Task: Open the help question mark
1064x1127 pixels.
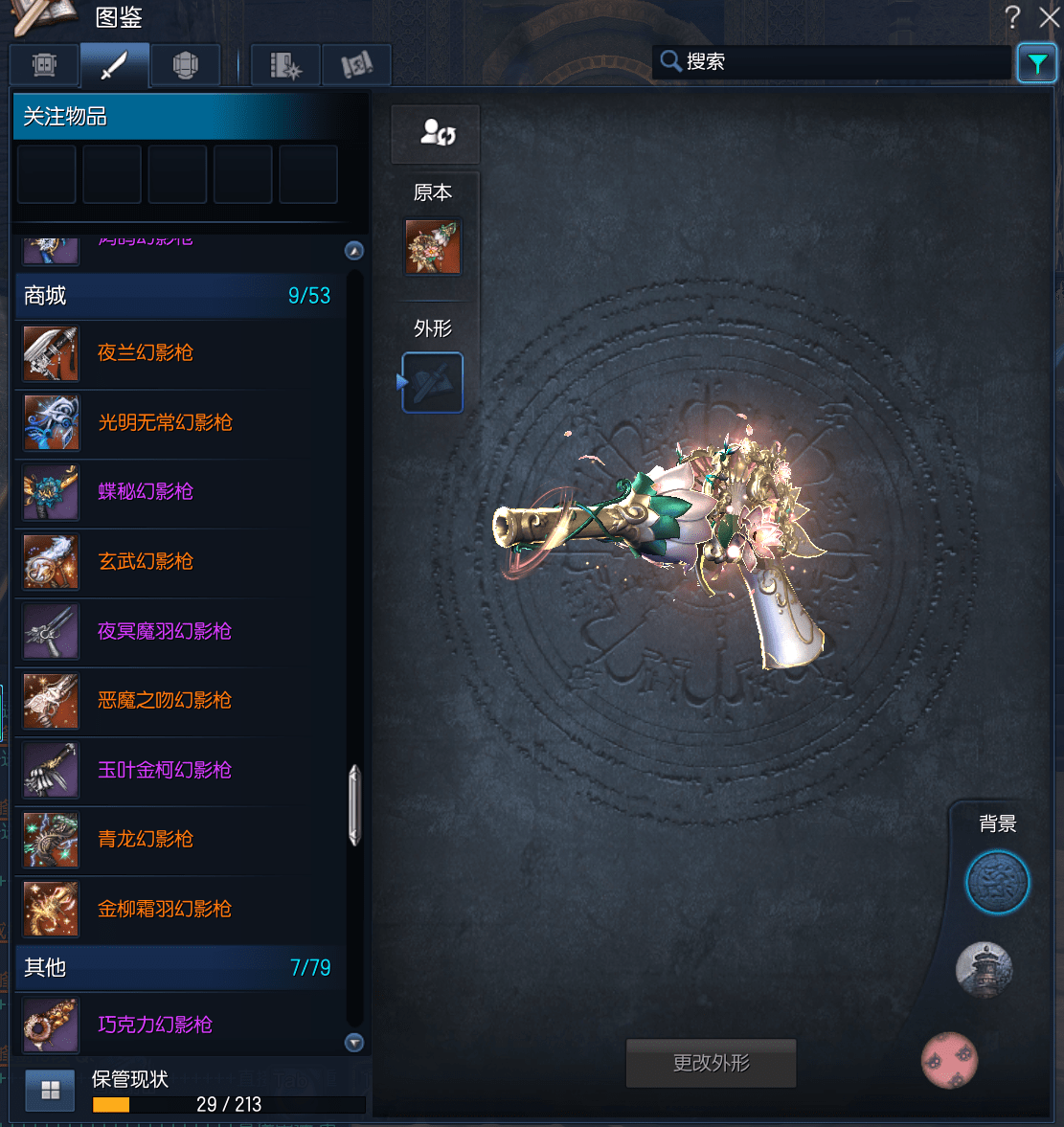Action: click(x=1012, y=17)
